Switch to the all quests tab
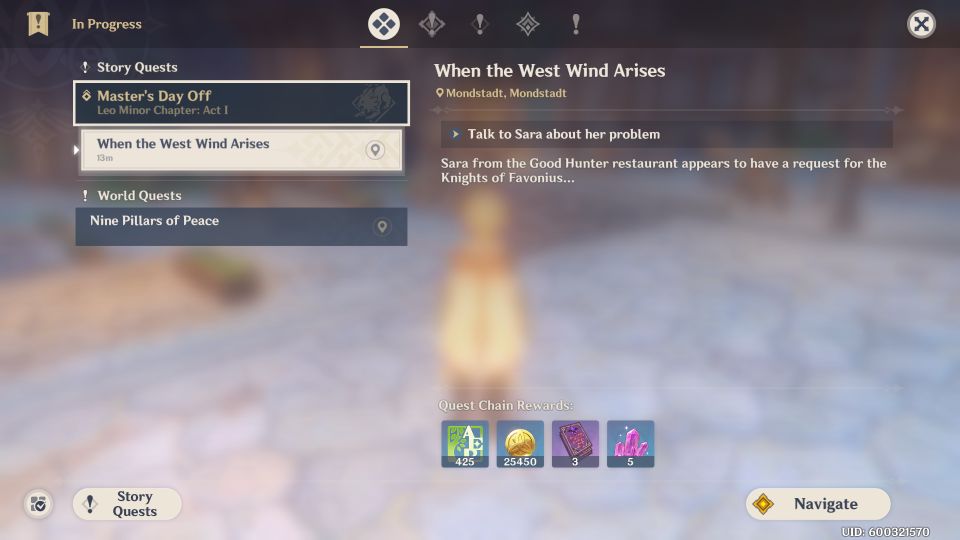960x540 pixels. point(384,24)
